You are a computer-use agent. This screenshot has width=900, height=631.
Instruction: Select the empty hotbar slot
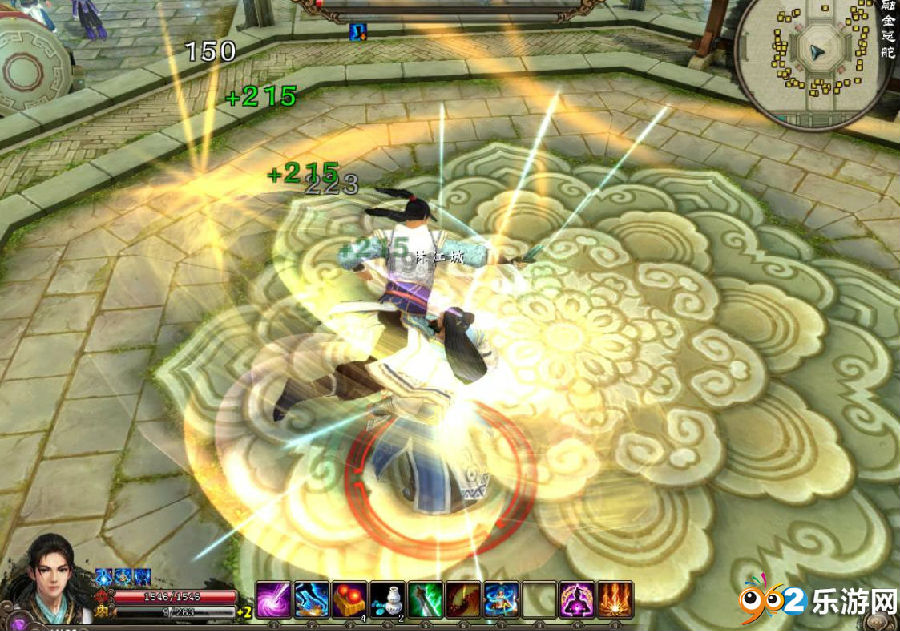click(x=540, y=600)
